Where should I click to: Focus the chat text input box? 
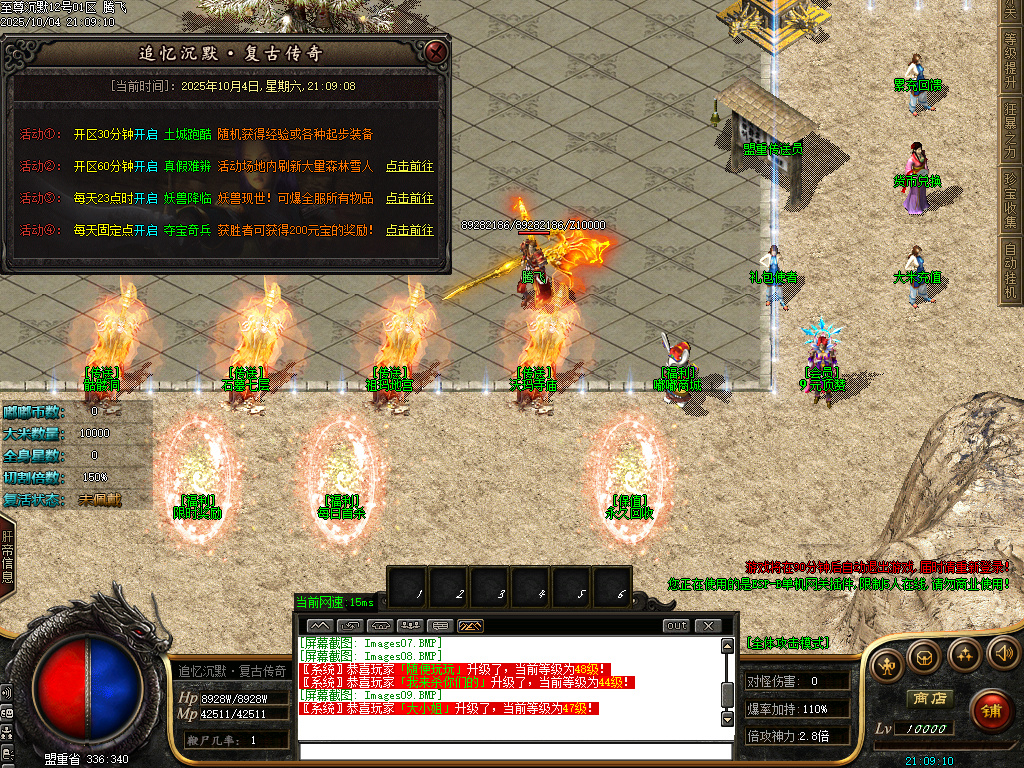click(515, 751)
